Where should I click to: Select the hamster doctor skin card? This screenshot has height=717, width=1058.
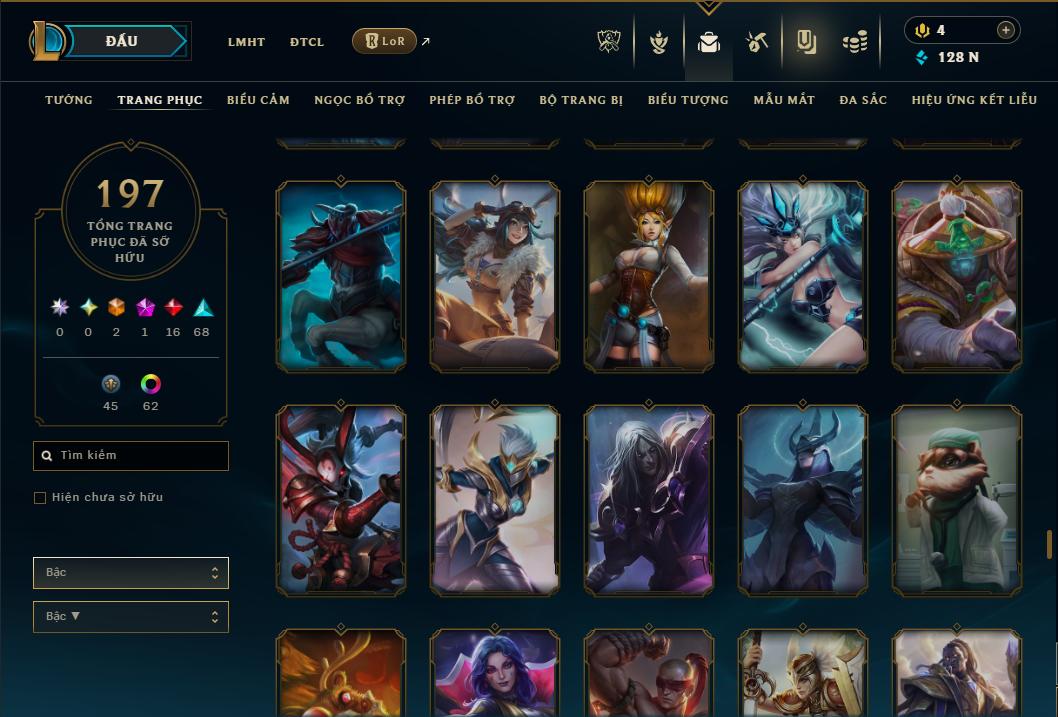coord(956,500)
